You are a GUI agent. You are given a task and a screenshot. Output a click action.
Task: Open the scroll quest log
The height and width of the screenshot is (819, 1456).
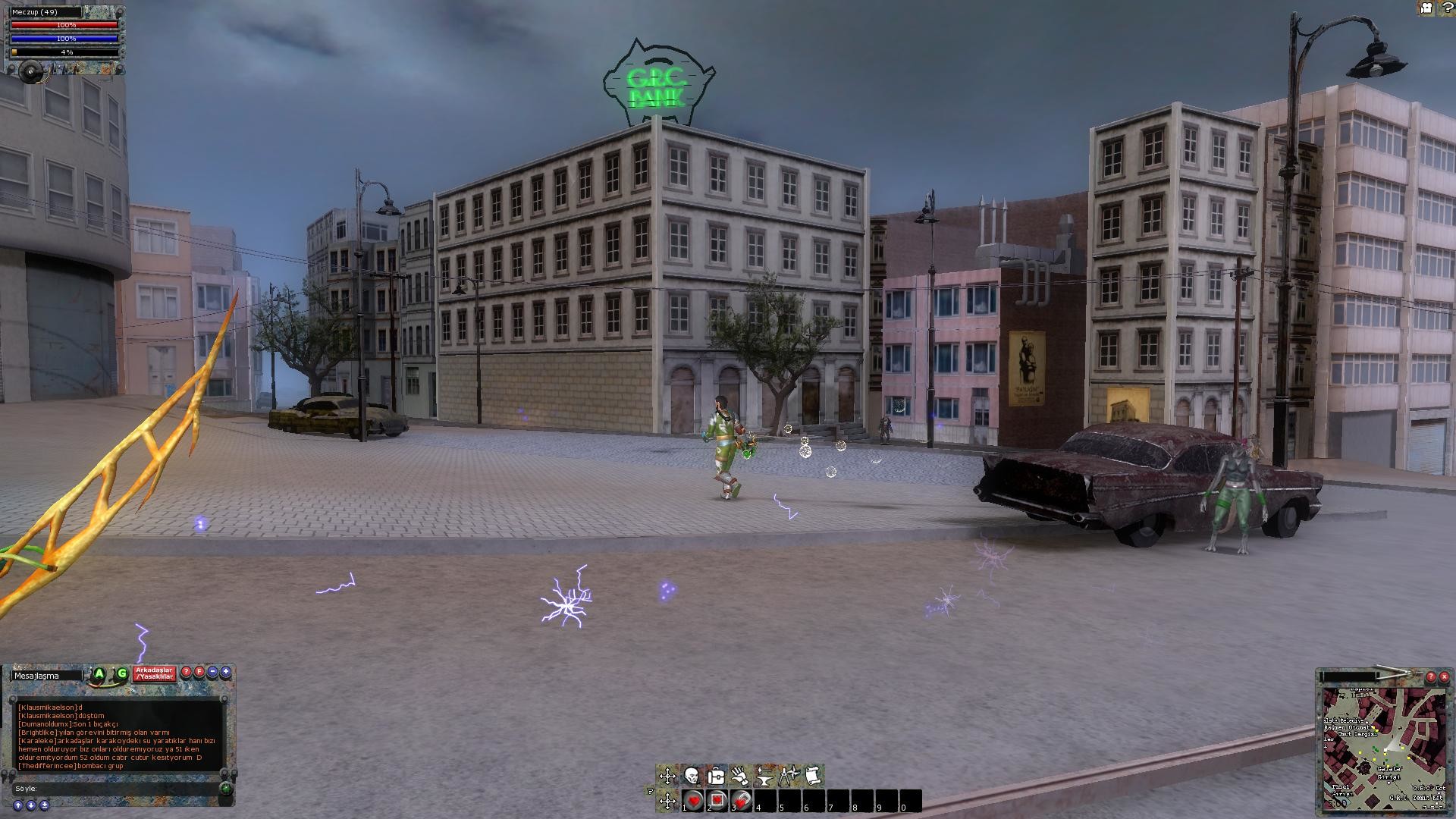812,775
